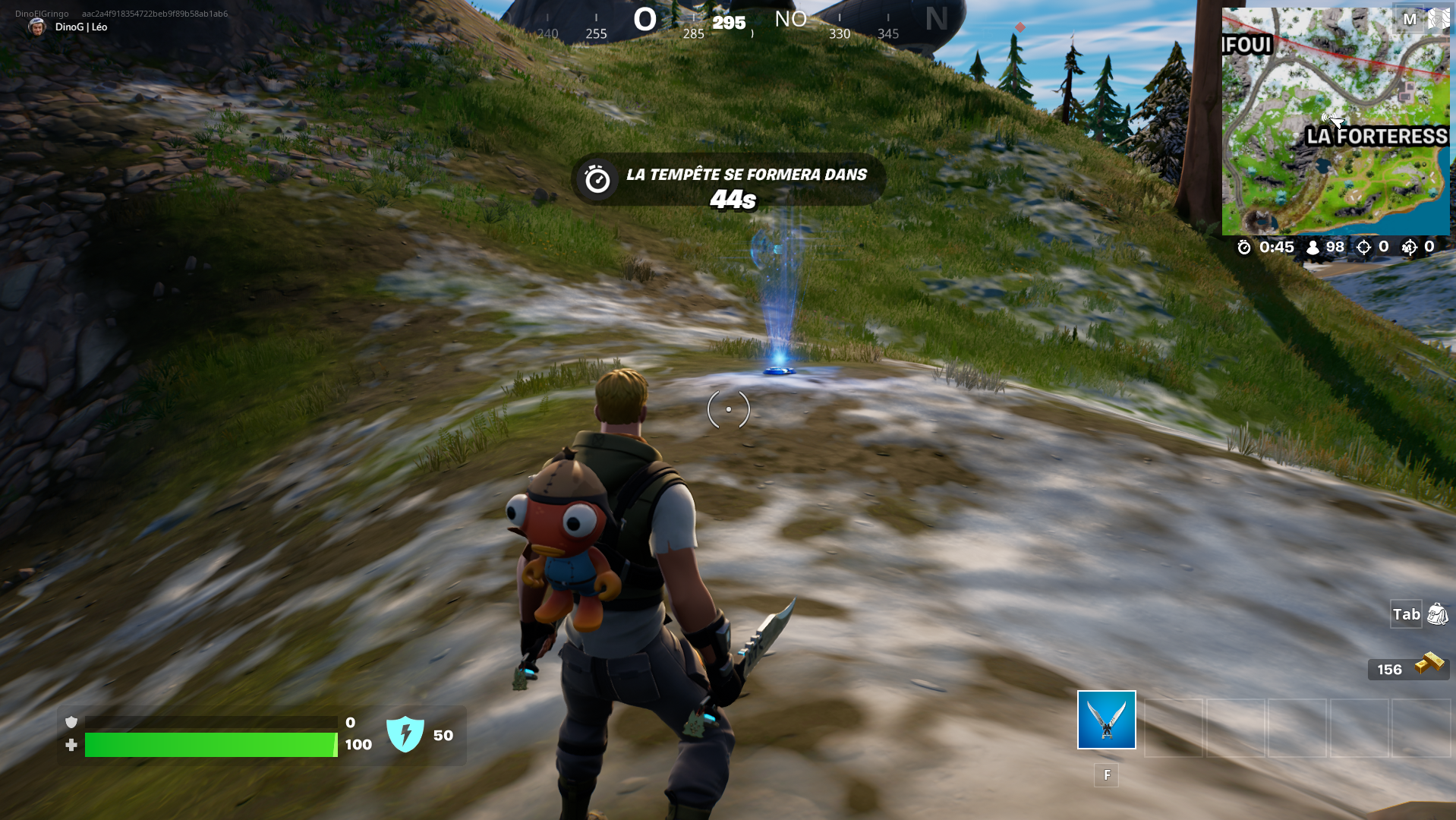Viewport: 1456px width, 820px height.
Task: Click the squad eliminations icon beside the last 0
Action: point(1411,247)
